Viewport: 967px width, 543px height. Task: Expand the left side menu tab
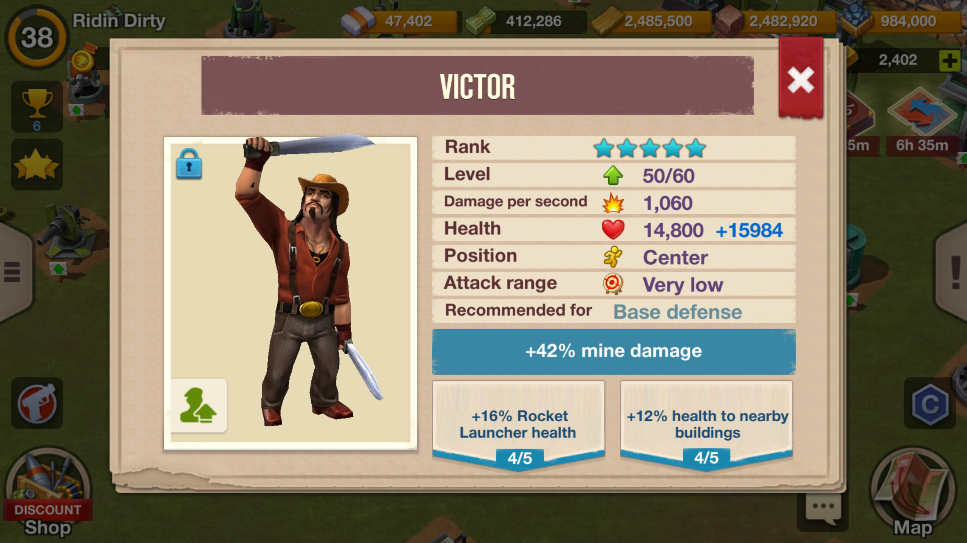click(x=12, y=271)
